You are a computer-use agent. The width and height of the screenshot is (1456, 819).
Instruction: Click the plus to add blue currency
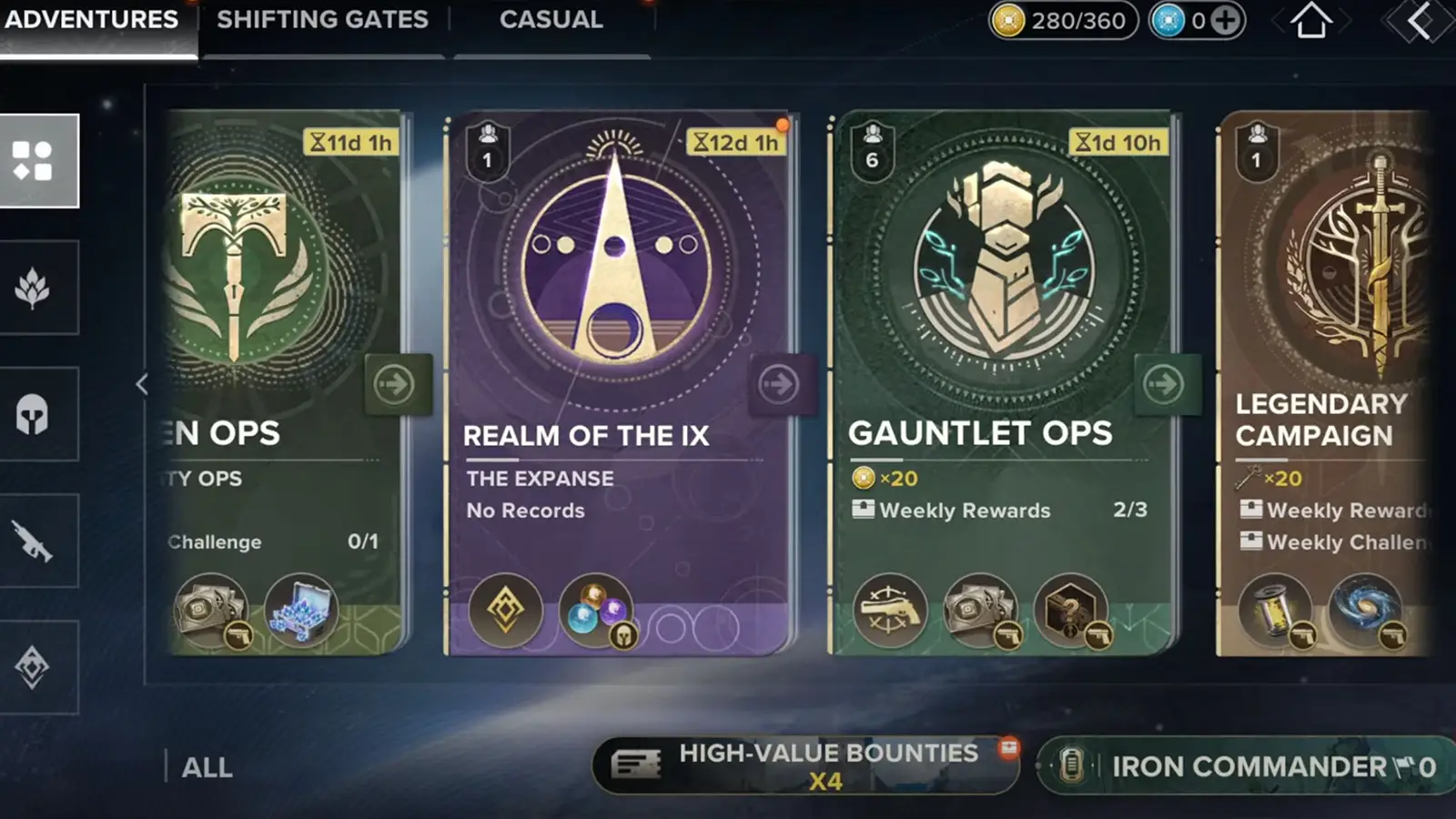[x=1224, y=18]
